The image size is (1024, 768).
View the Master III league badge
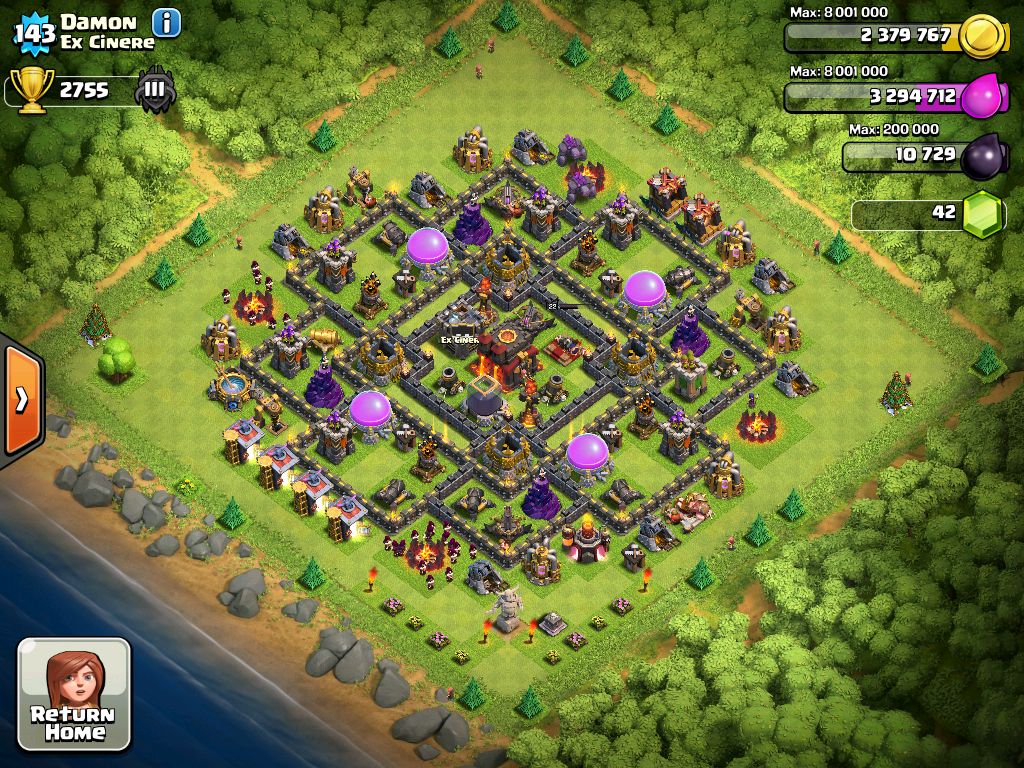(x=155, y=90)
